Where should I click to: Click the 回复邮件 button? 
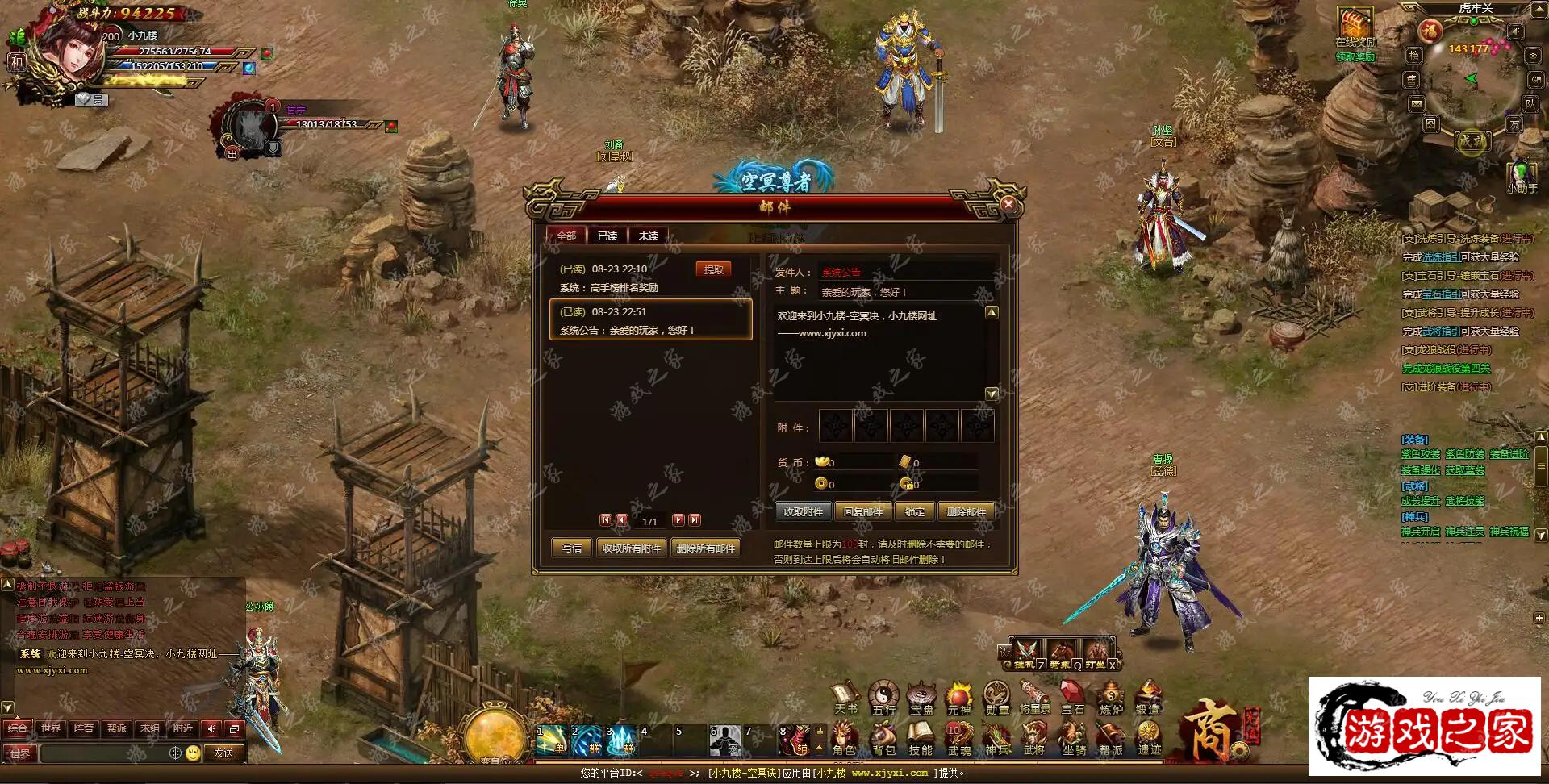[x=862, y=511]
